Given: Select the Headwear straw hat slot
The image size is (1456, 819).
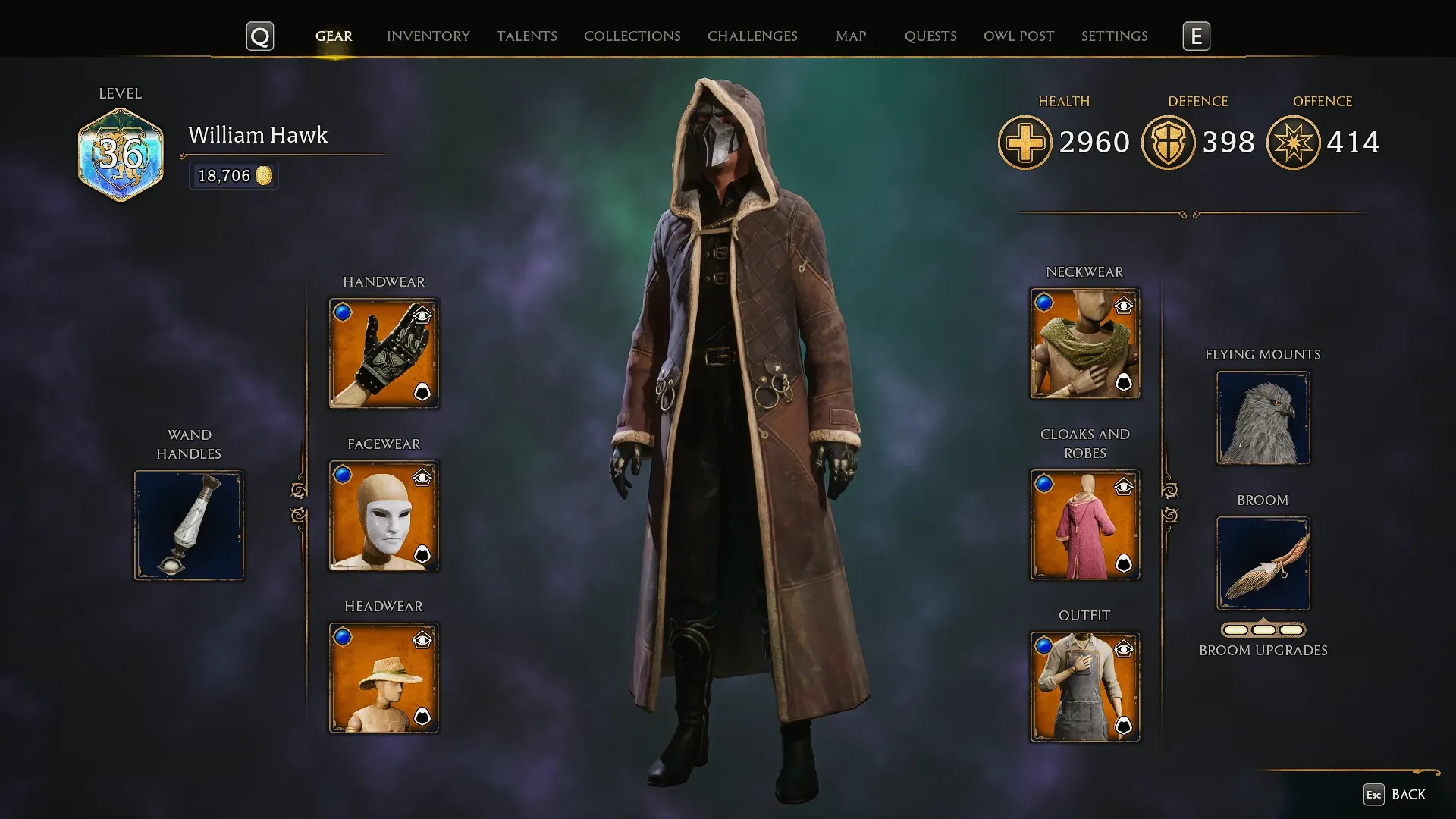Looking at the screenshot, I should tap(384, 677).
